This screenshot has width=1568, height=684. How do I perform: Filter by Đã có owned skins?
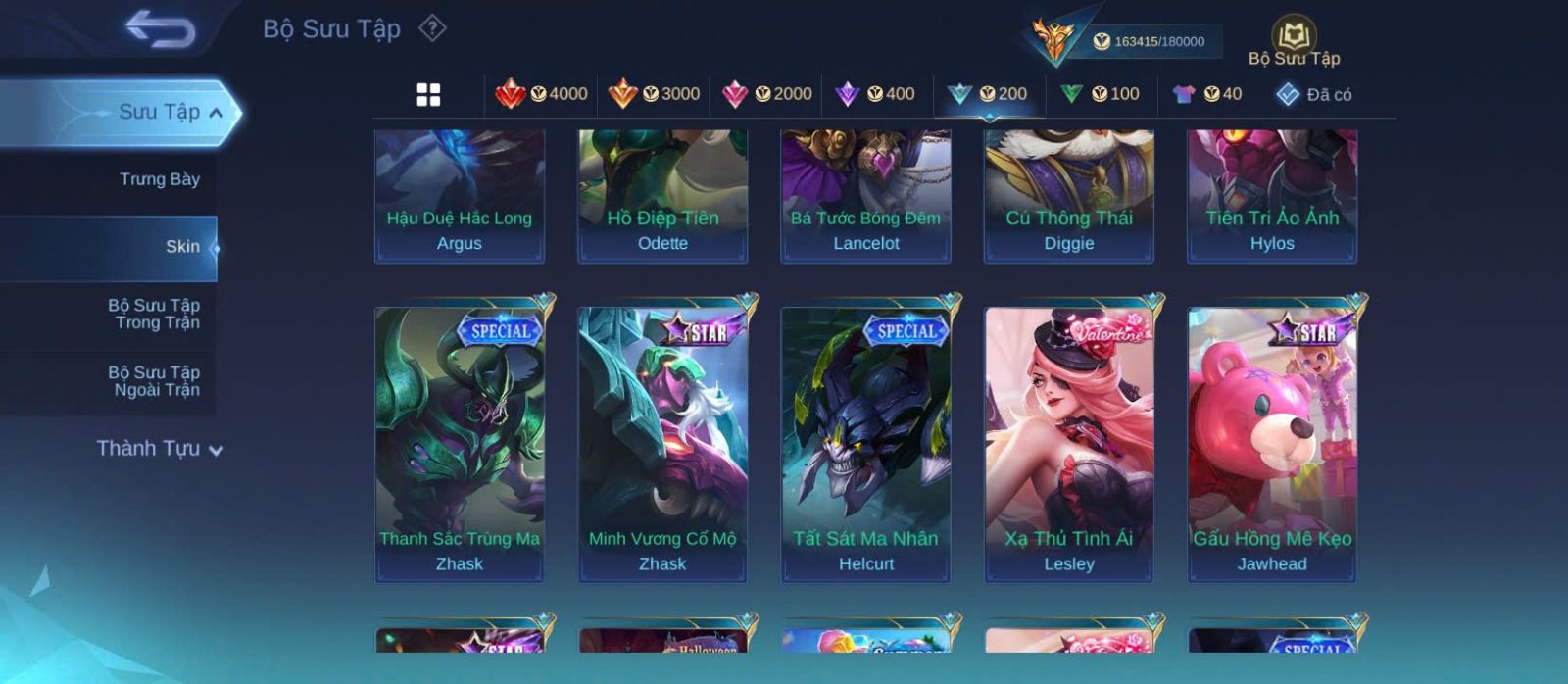click(x=1314, y=94)
